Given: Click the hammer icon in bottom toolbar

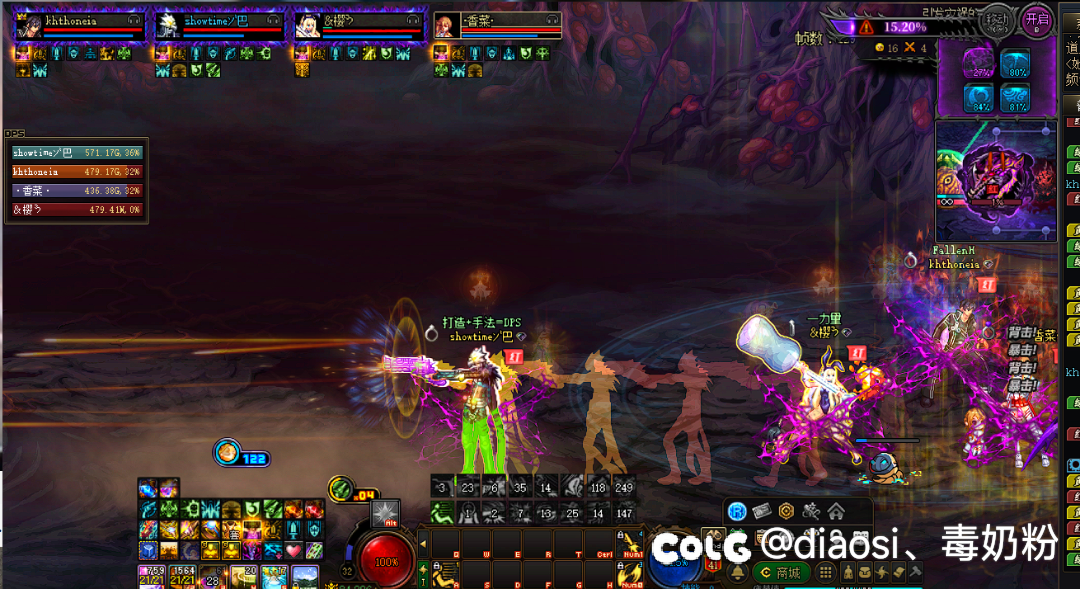Looking at the screenshot, I should [x=915, y=573].
